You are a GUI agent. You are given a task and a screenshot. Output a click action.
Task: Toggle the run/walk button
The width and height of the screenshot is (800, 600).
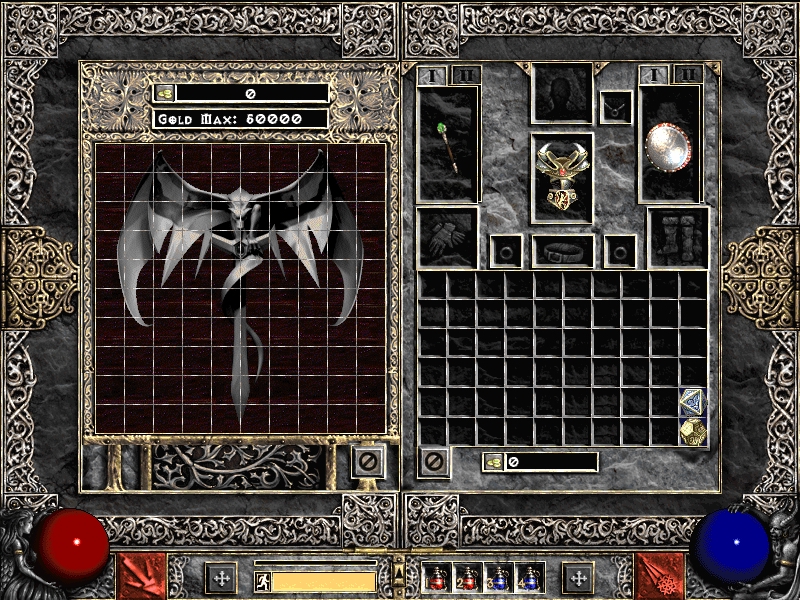(261, 579)
